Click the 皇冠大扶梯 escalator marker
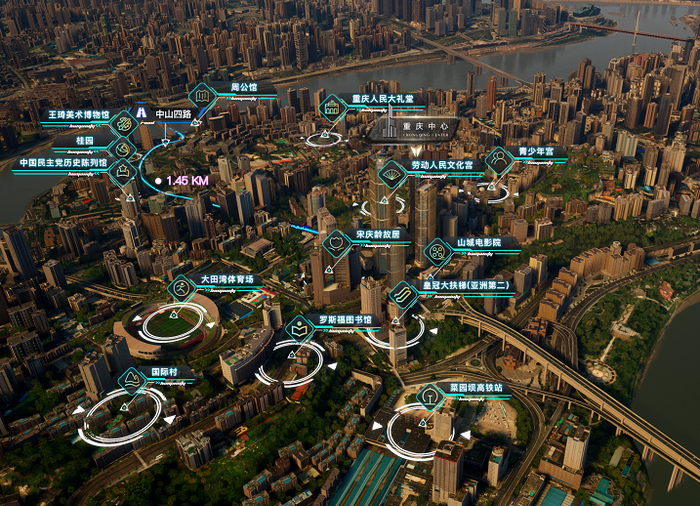The image size is (700, 506). click(402, 295)
